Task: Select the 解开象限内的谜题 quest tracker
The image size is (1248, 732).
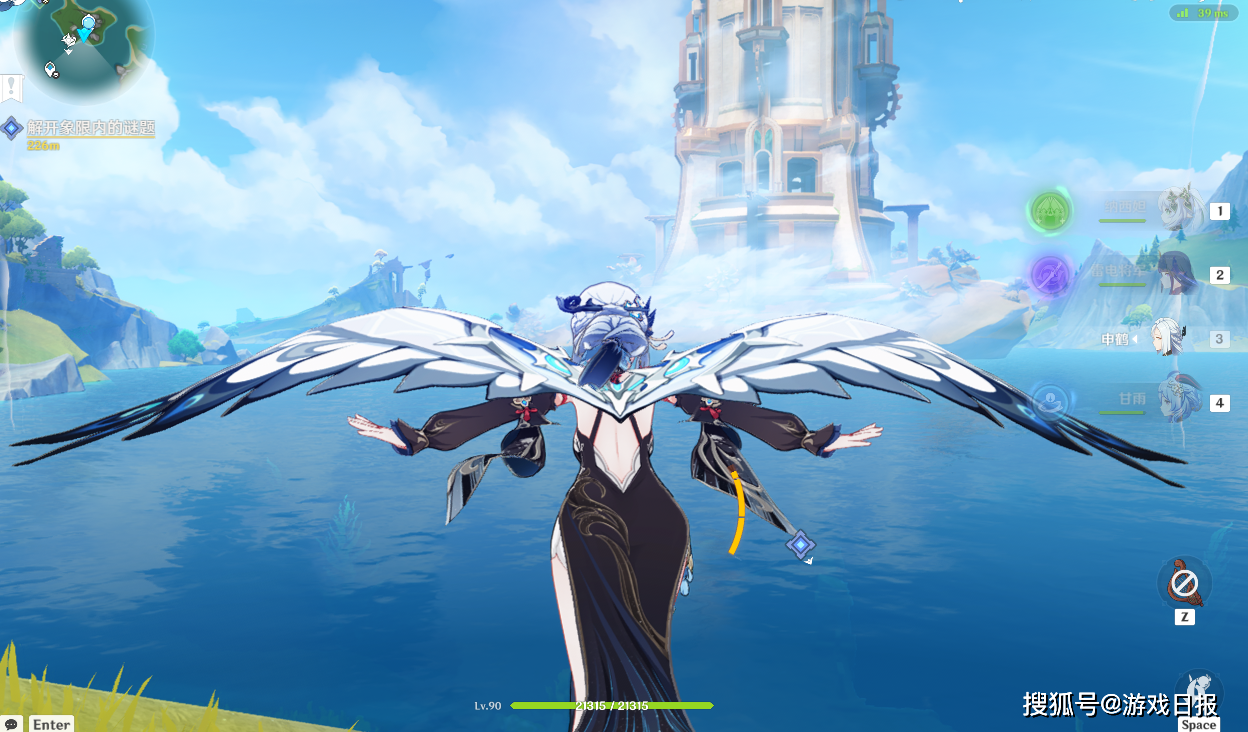Action: 90,128
